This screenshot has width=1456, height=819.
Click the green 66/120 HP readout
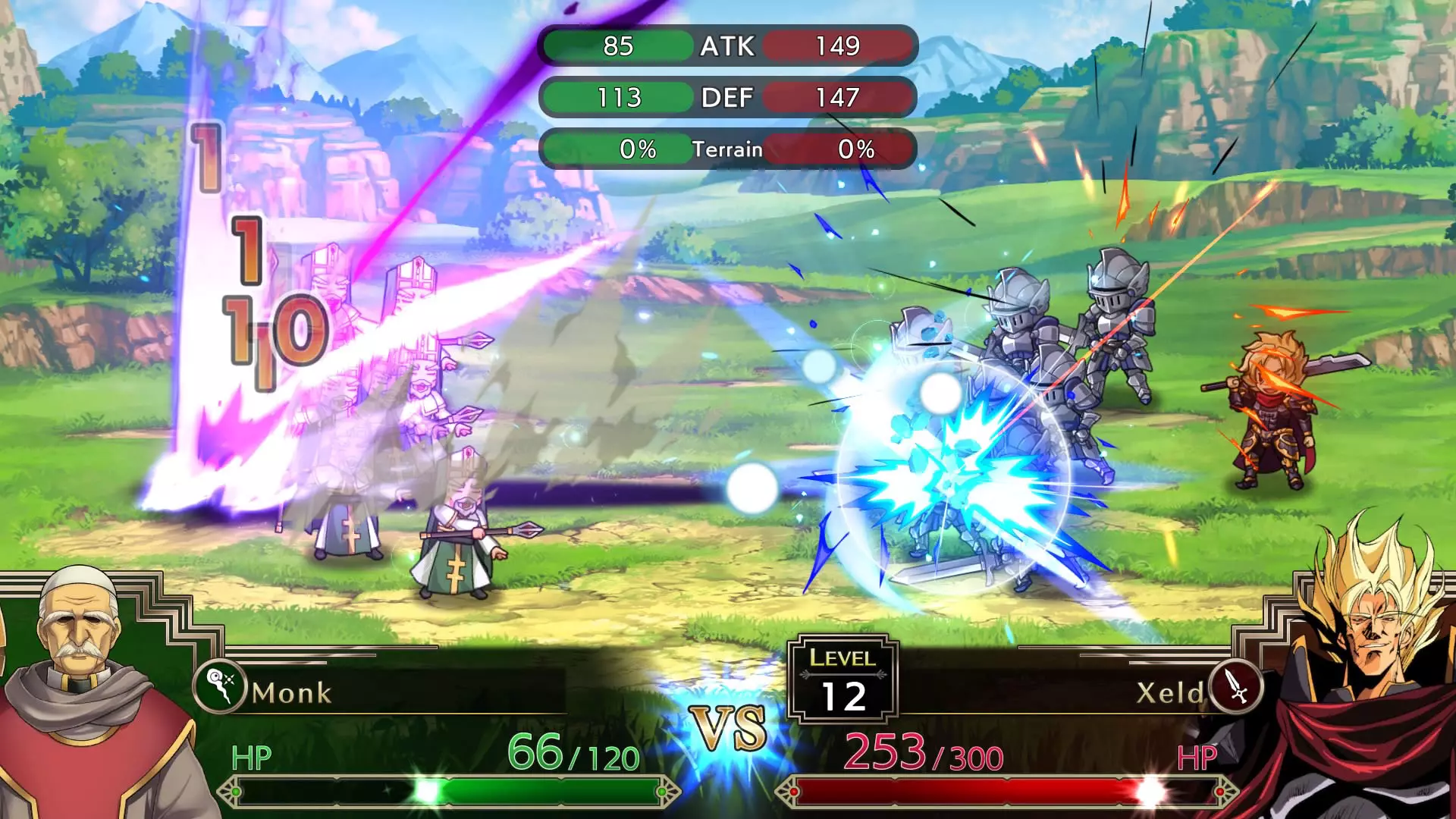pyautogui.click(x=573, y=755)
